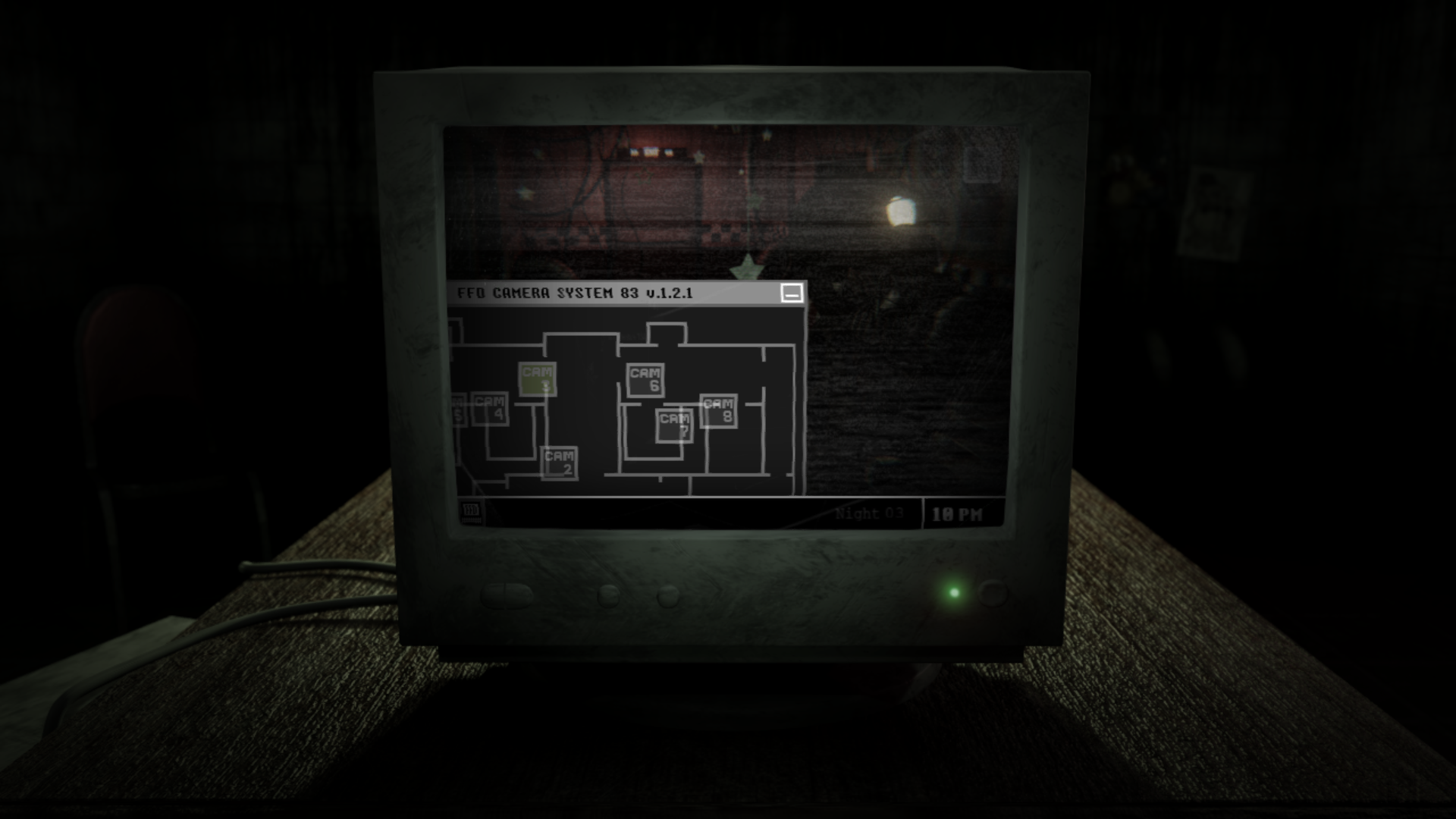Open CAM 7
The image size is (1456, 819).
(673, 423)
